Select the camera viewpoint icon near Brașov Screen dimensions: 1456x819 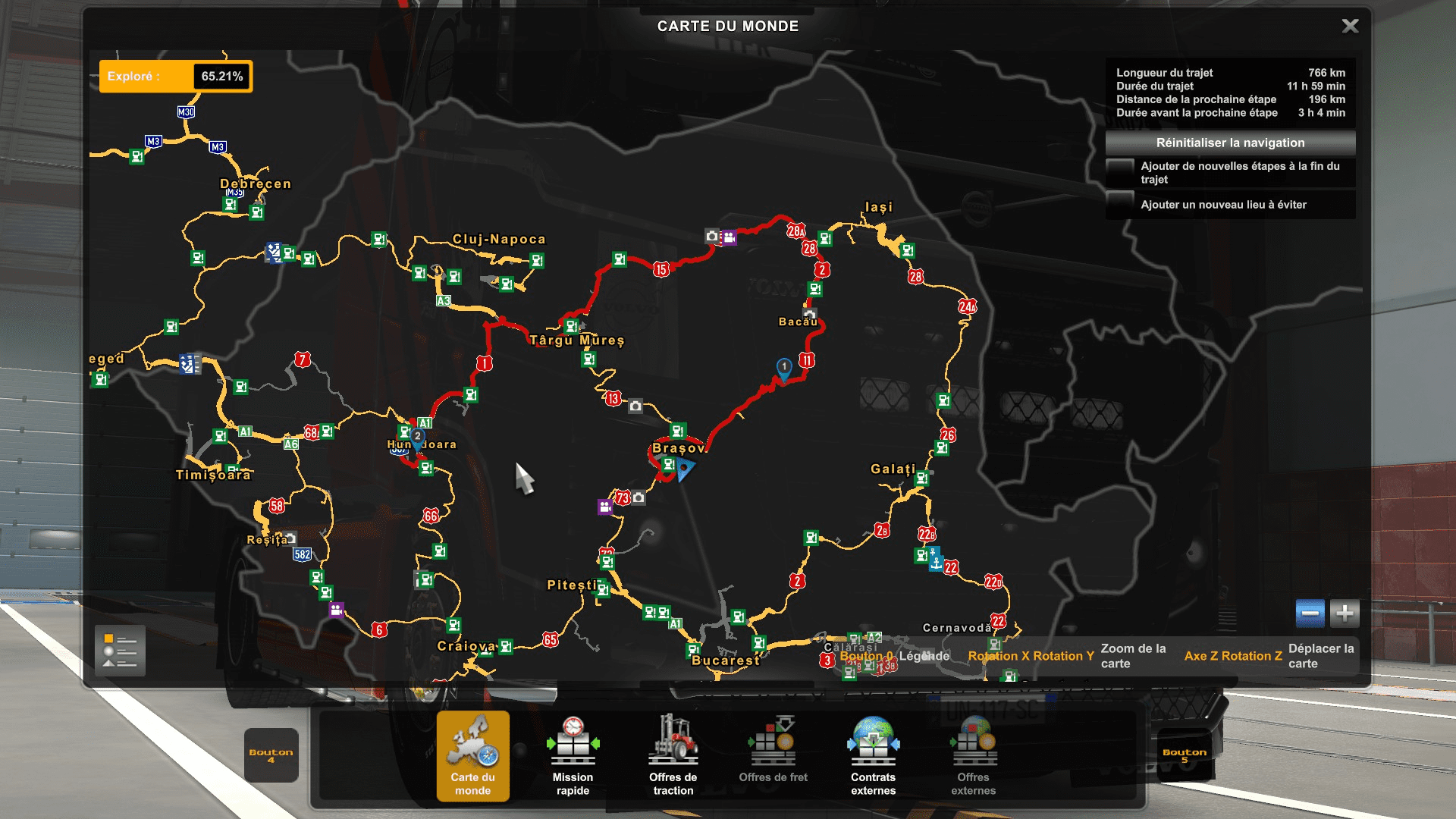(639, 497)
